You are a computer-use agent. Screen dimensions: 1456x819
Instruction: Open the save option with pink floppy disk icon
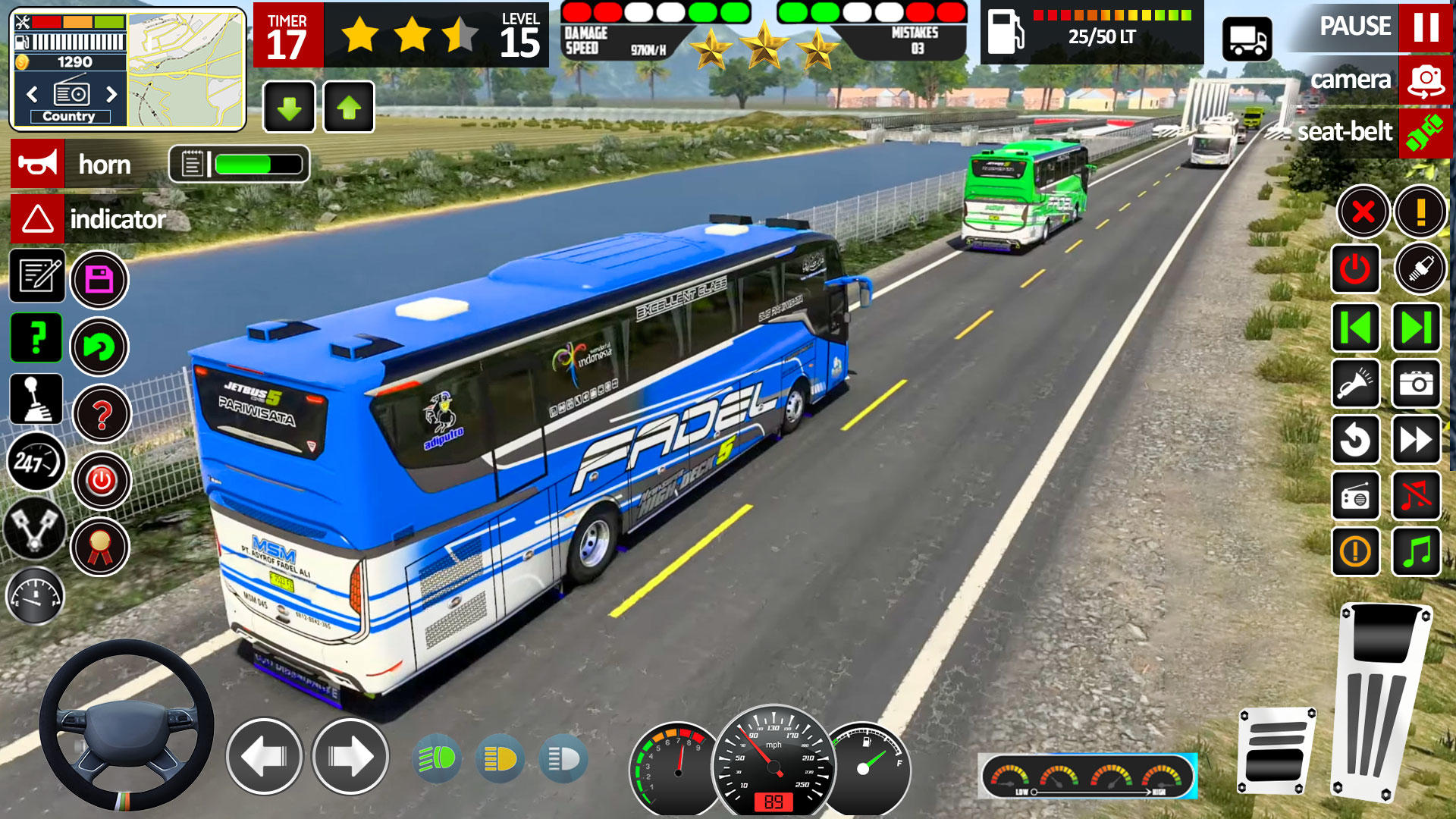click(x=99, y=278)
